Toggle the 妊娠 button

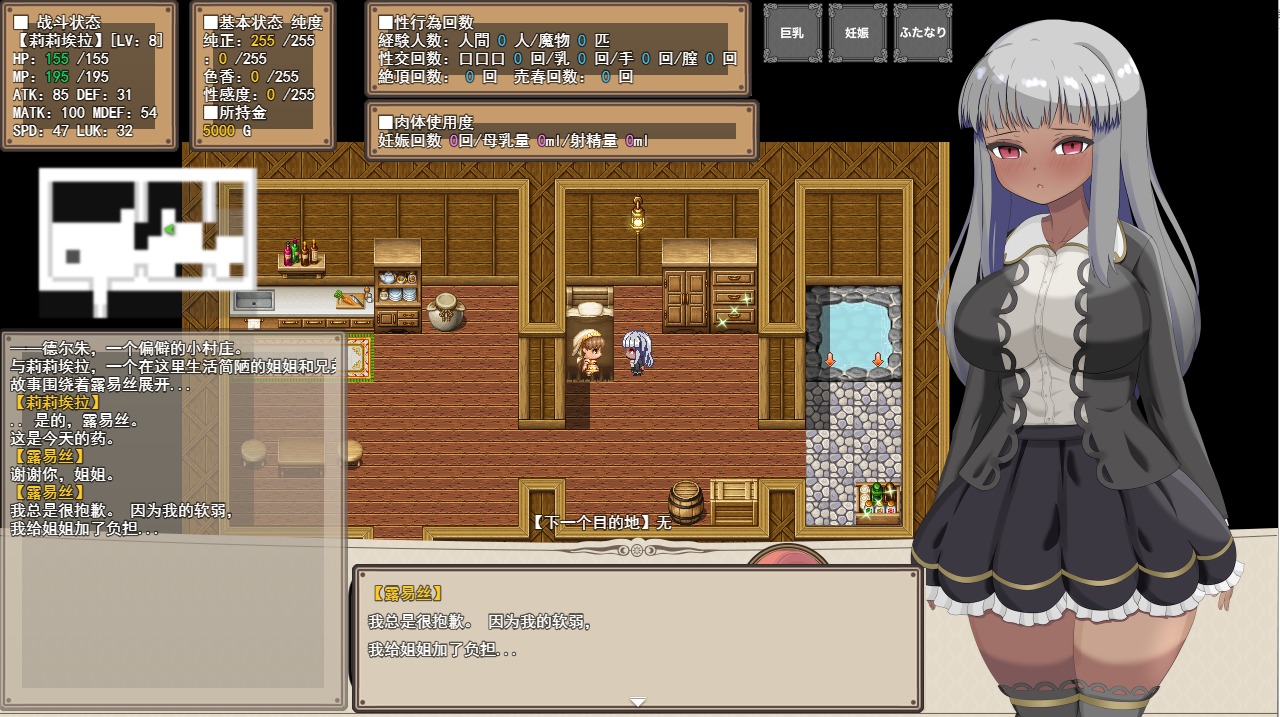coord(857,33)
